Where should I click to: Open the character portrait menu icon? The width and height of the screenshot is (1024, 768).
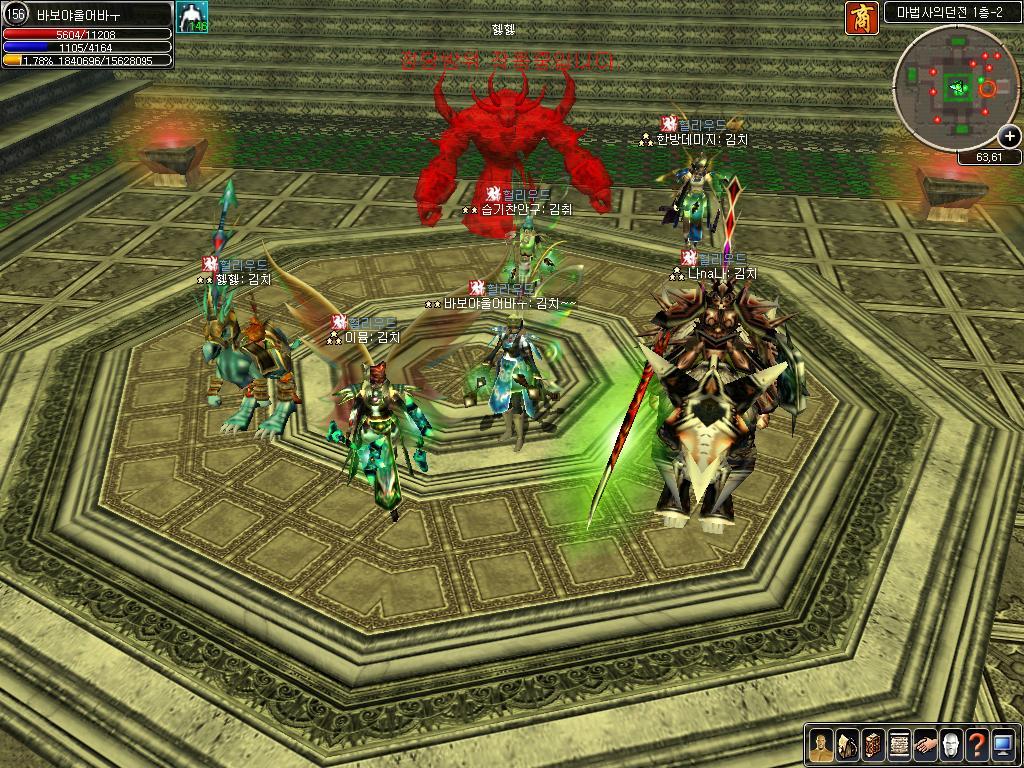[820, 745]
